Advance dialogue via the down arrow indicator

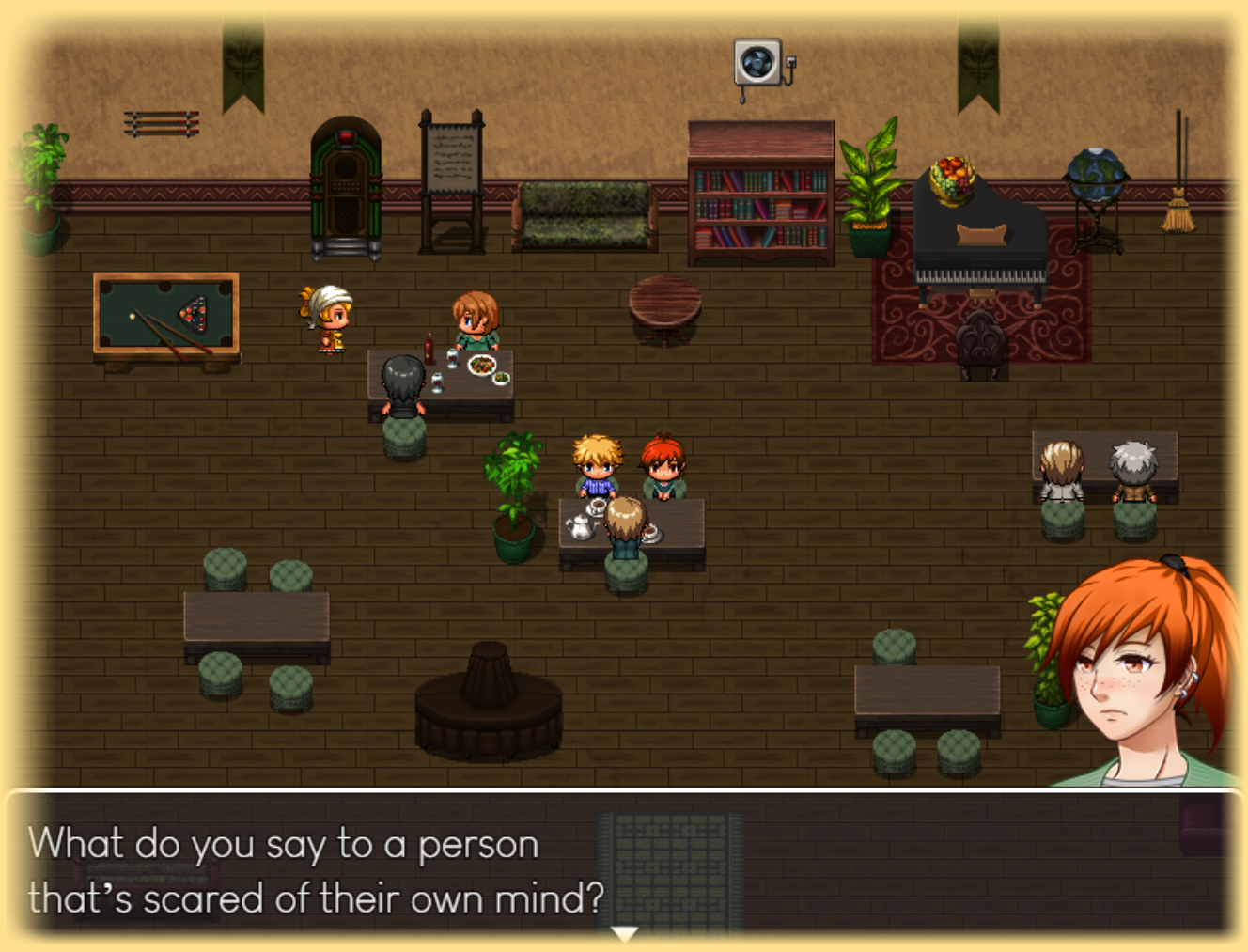point(624,931)
